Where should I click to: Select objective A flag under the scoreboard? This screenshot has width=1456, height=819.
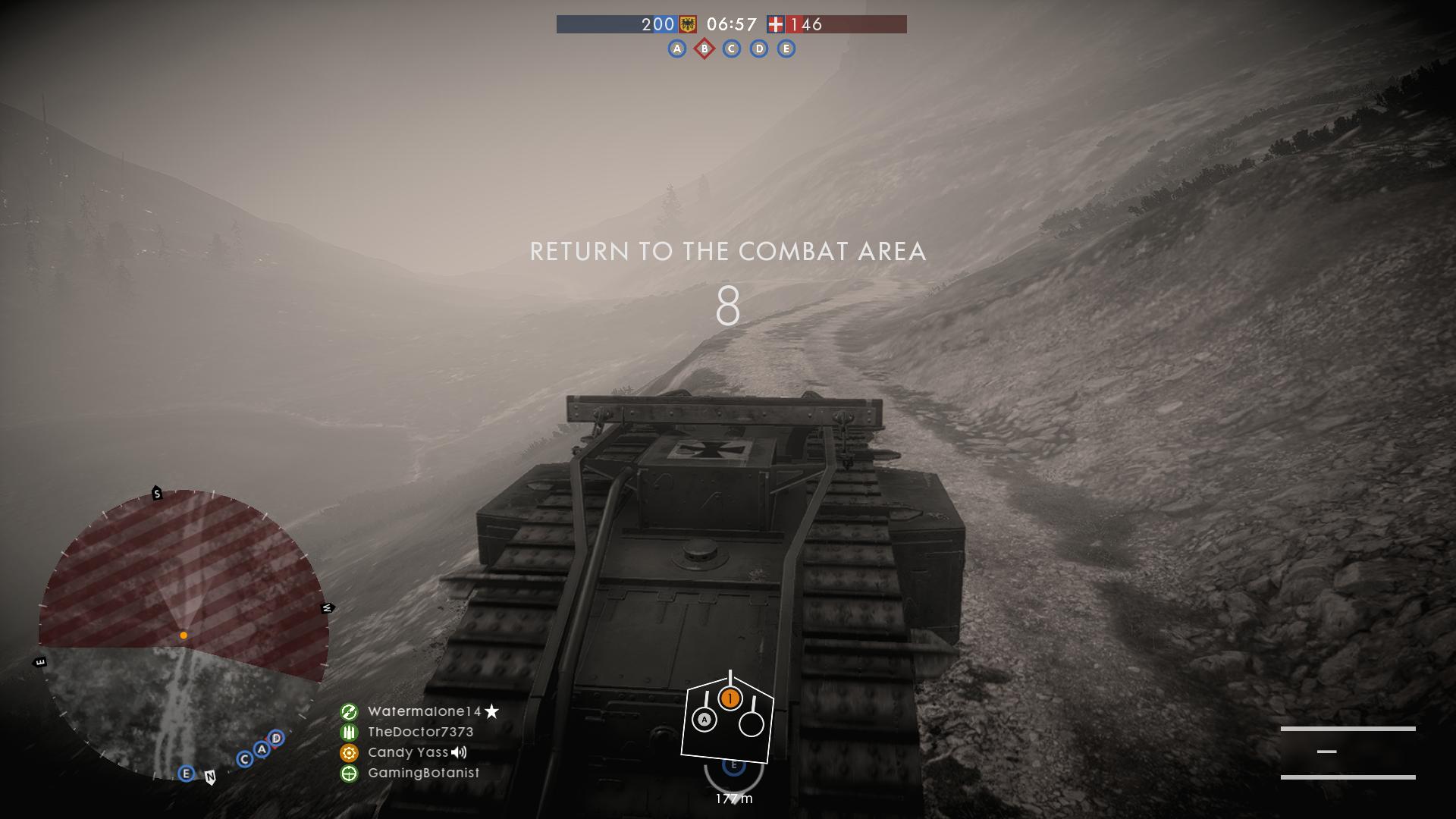click(676, 49)
